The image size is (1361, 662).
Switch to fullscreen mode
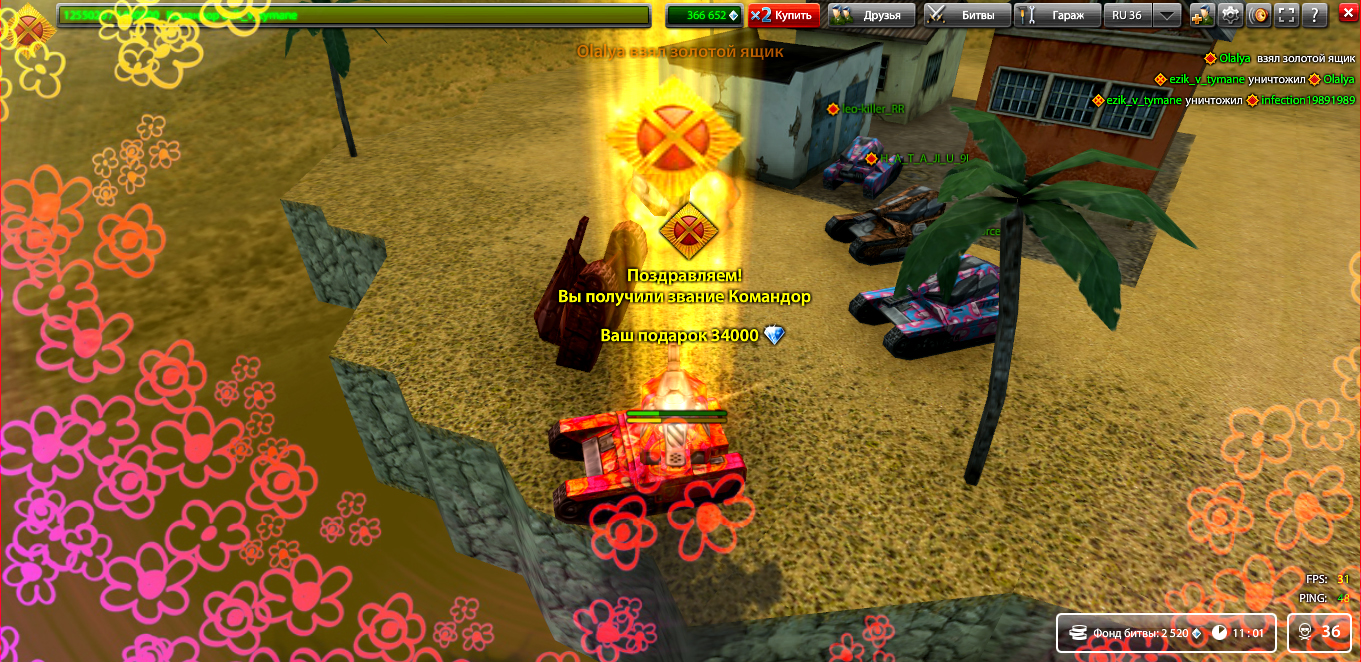(1287, 15)
